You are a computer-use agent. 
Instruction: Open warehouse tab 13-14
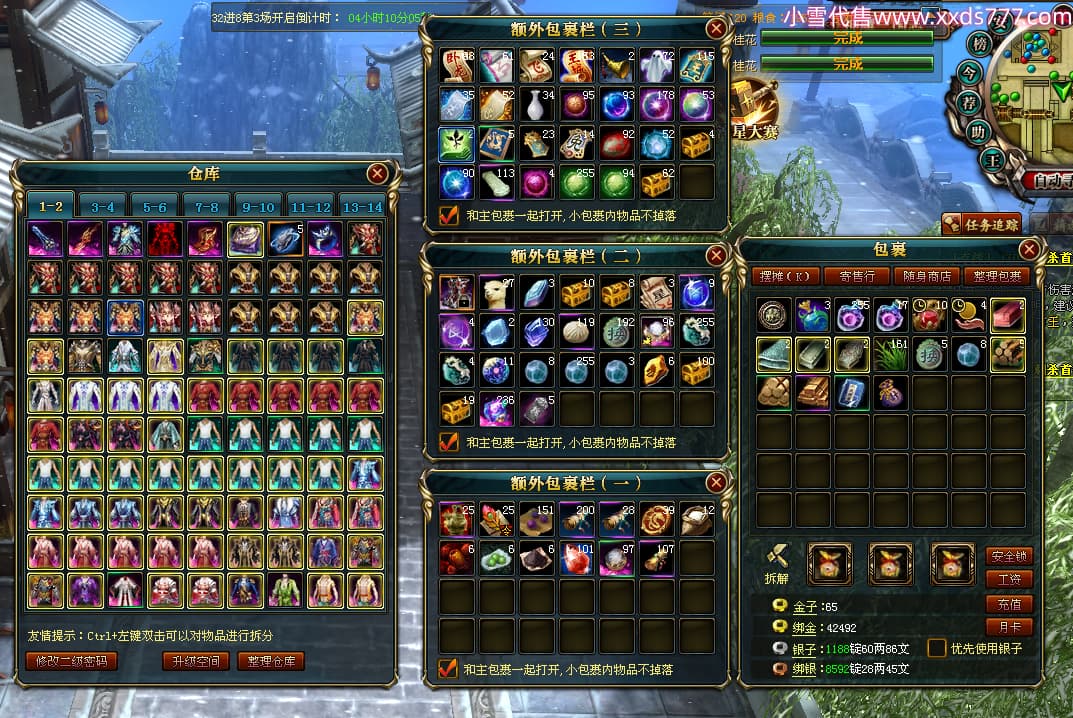(362, 207)
